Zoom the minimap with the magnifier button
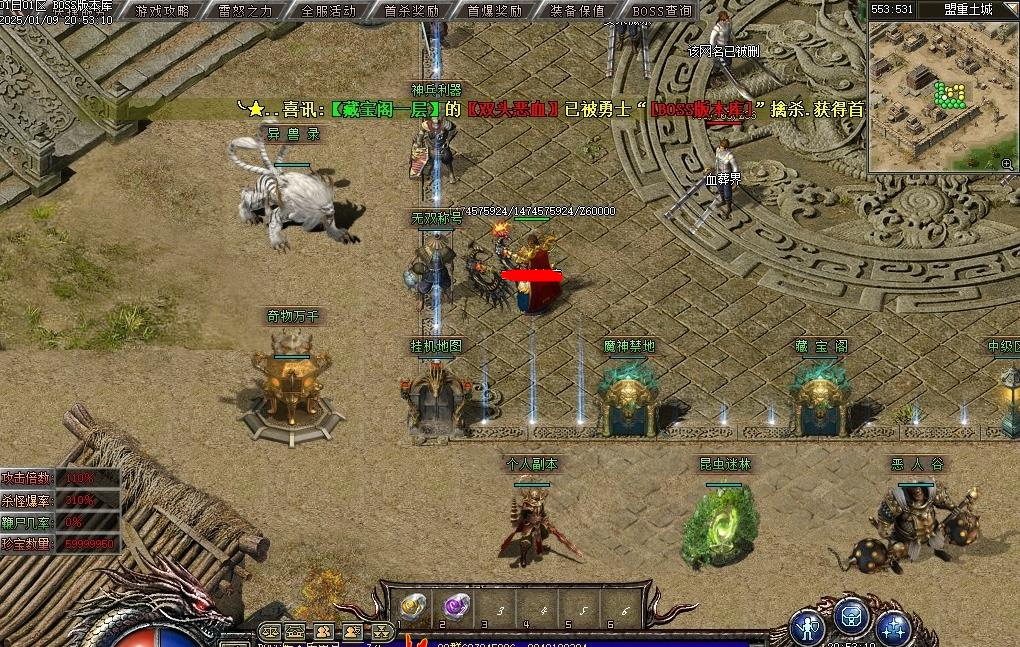The width and height of the screenshot is (1020, 647). tap(1007, 163)
